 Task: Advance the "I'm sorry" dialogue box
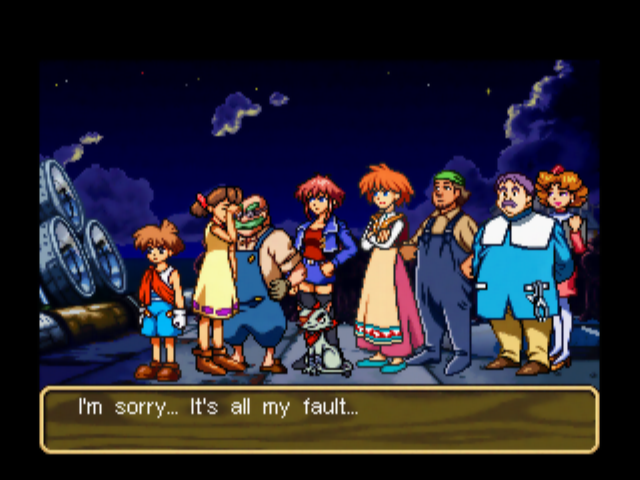(319, 419)
